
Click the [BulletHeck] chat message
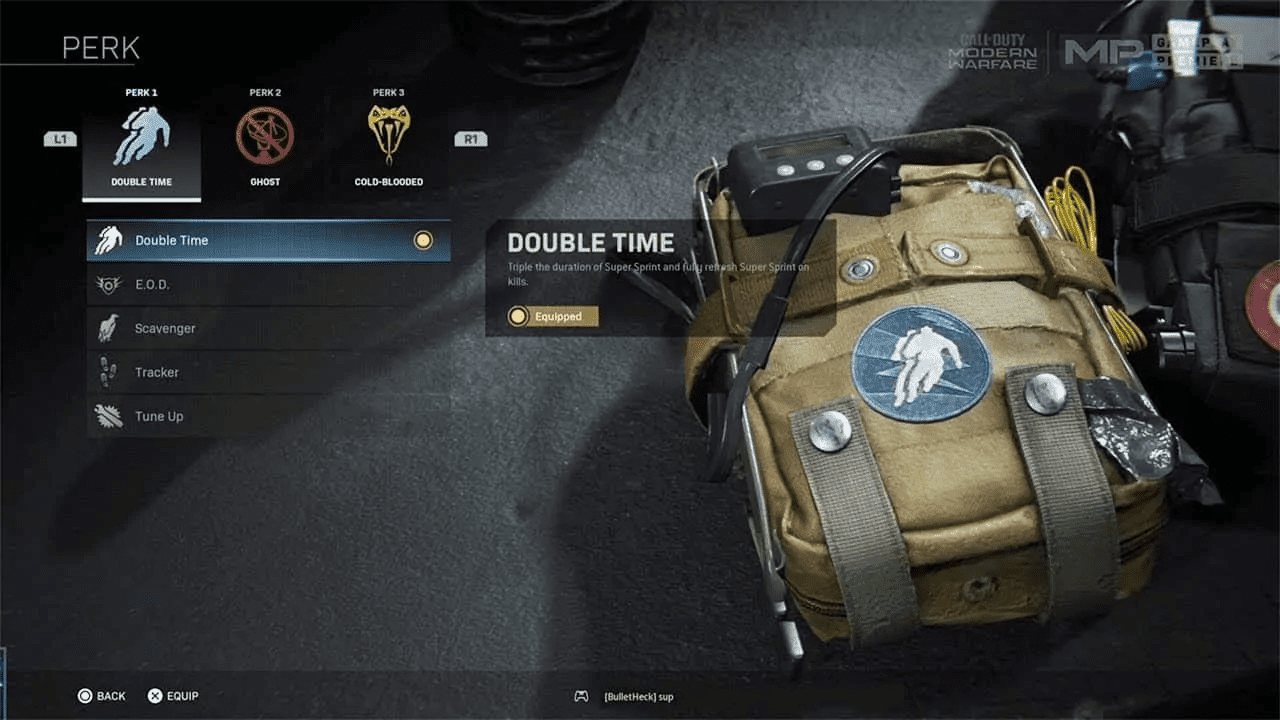pyautogui.click(x=637, y=697)
